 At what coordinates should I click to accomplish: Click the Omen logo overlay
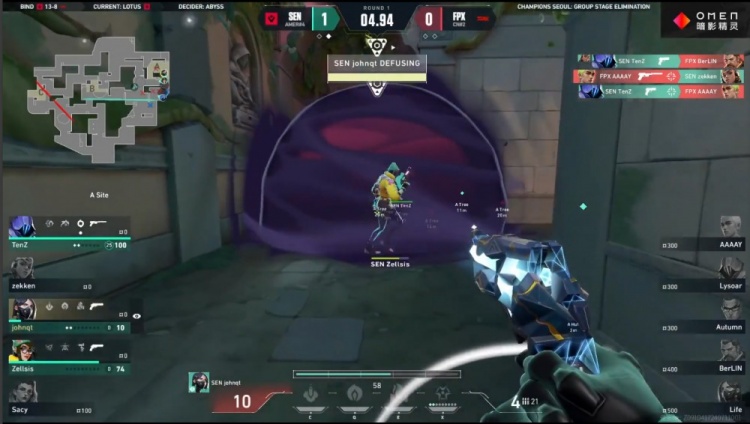click(704, 20)
